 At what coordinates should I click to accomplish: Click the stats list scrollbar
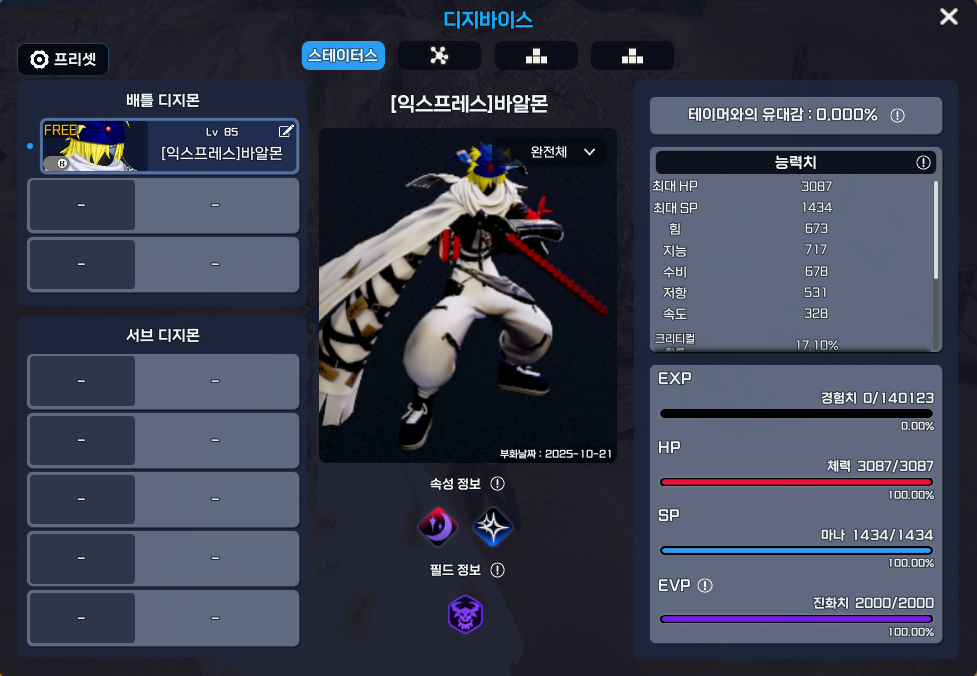point(936,230)
